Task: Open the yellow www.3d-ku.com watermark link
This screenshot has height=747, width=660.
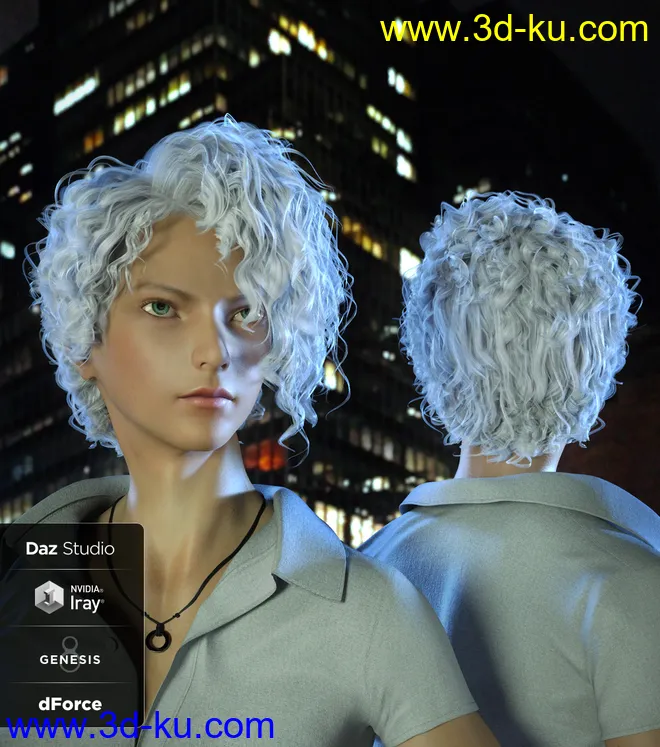Action: [514, 30]
